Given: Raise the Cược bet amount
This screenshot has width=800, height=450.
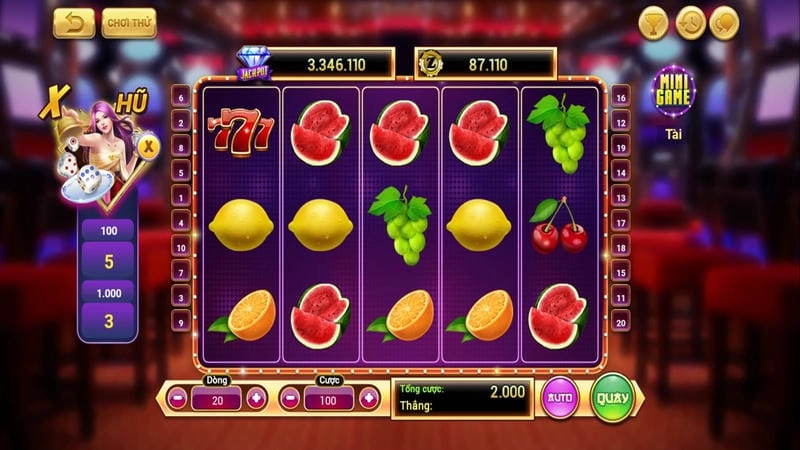Looking at the screenshot, I should (369, 399).
